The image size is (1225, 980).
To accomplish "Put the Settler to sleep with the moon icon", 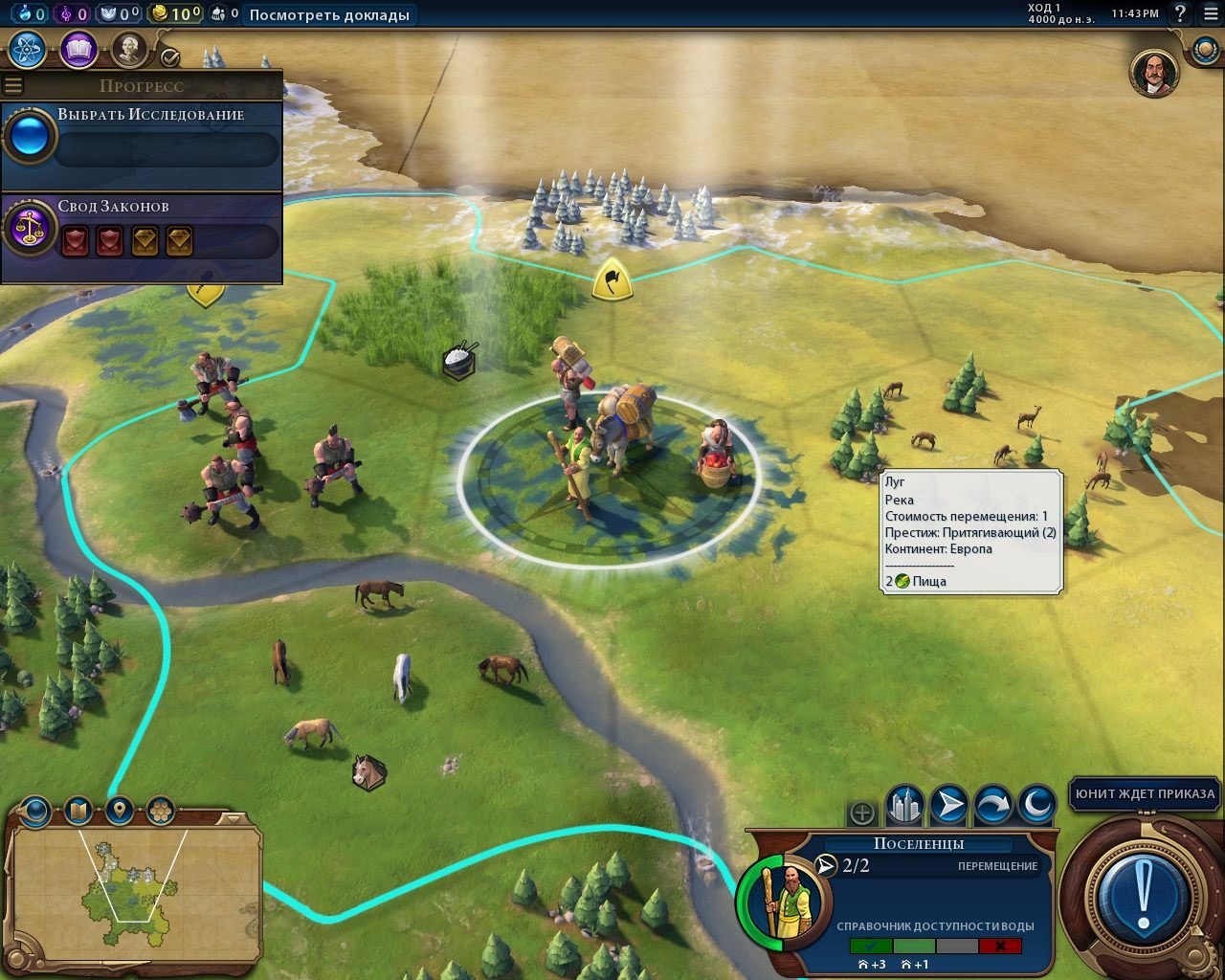I will coord(1035,805).
